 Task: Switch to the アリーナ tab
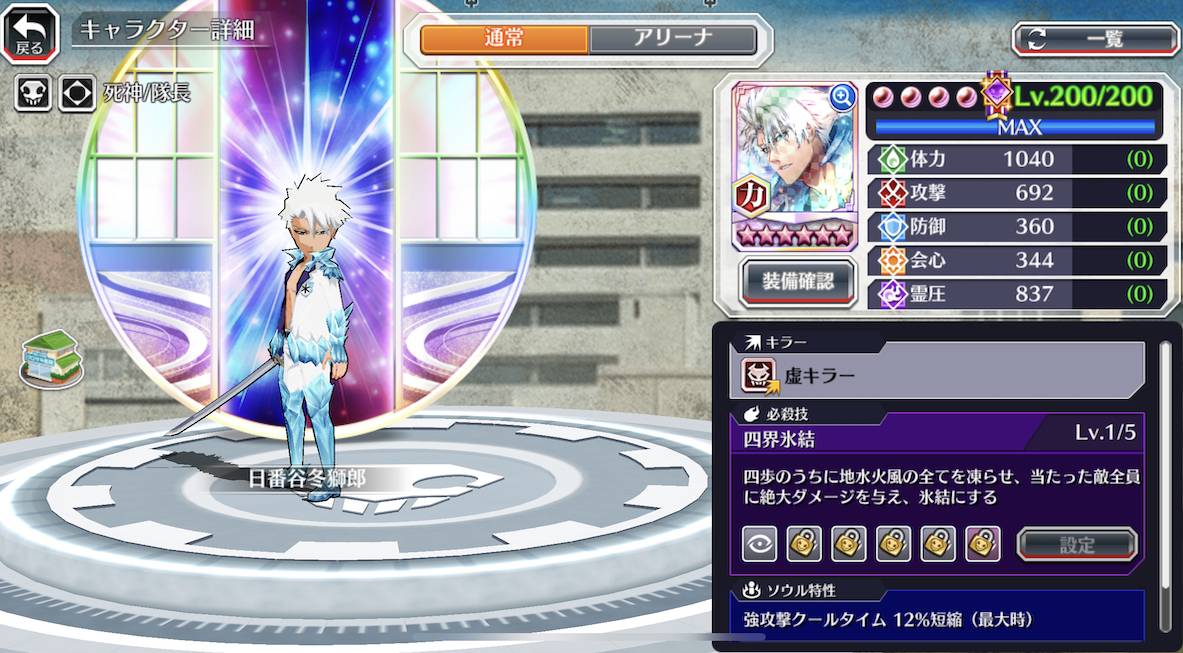click(672, 39)
